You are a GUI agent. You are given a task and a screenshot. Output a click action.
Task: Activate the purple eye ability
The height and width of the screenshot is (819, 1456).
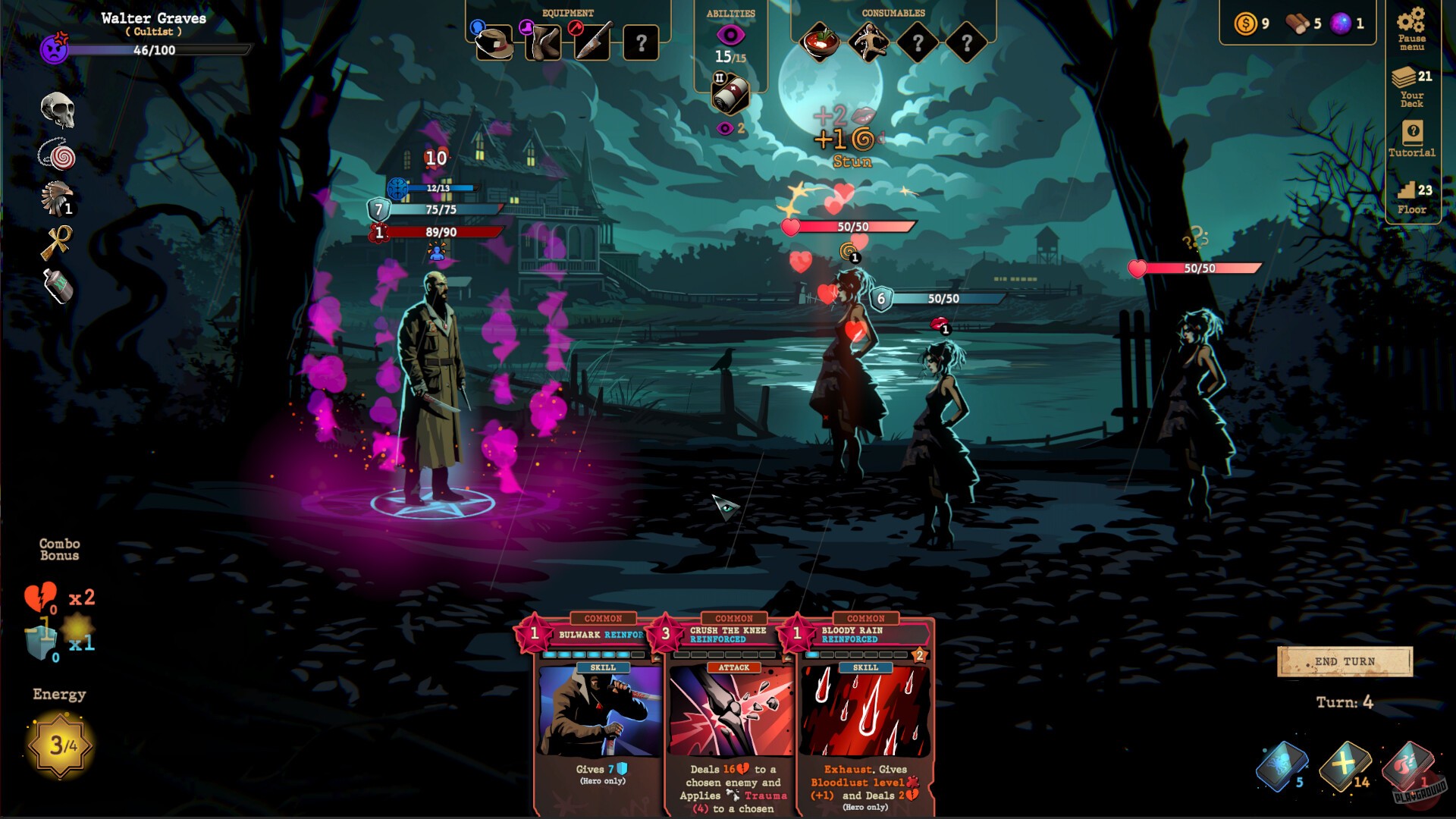pos(730,33)
